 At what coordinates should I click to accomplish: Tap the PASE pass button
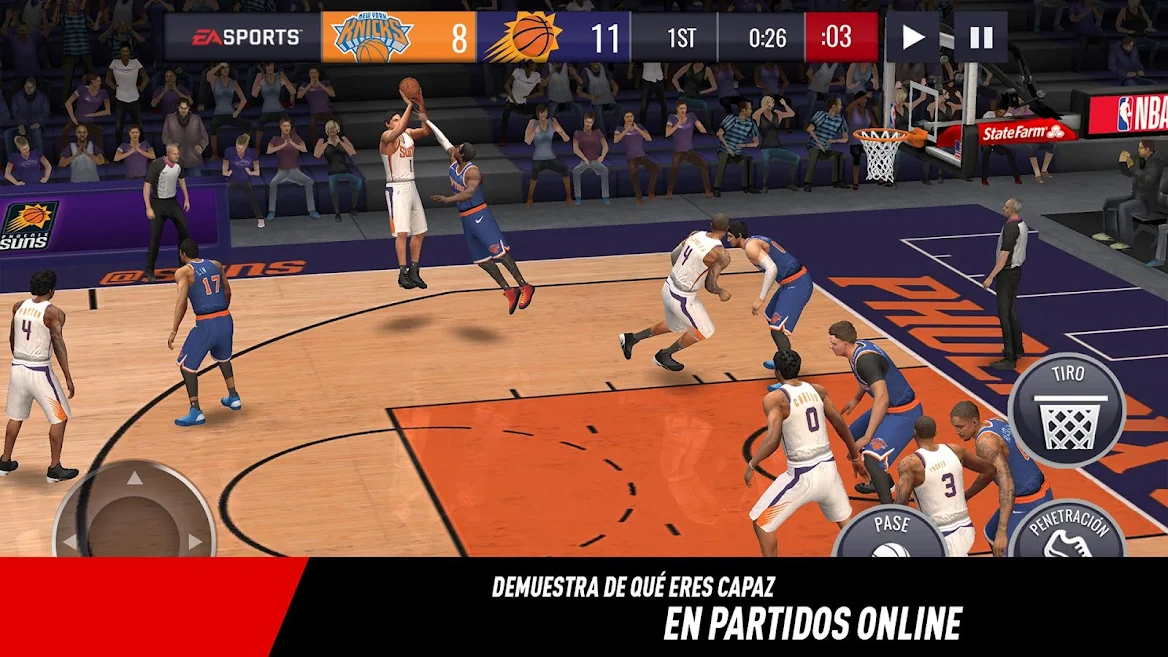[890, 534]
